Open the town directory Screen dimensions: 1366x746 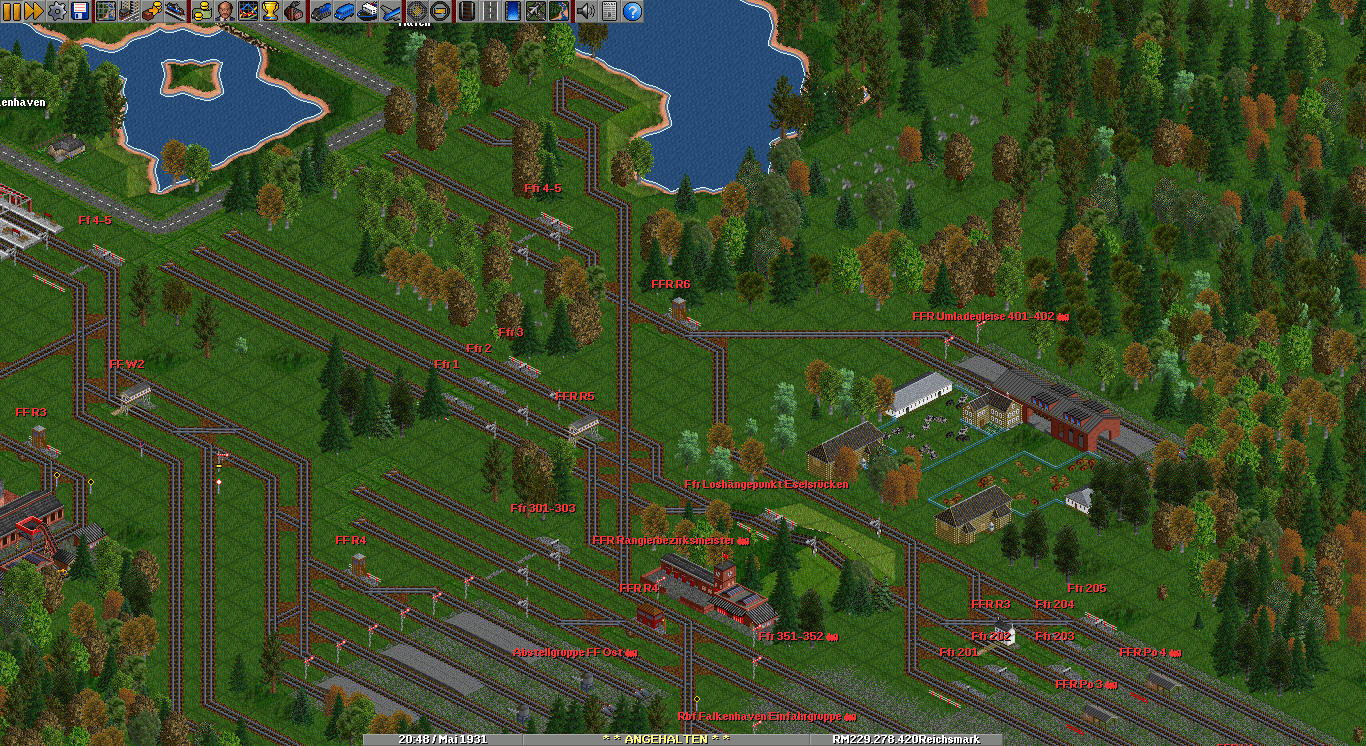coord(129,11)
